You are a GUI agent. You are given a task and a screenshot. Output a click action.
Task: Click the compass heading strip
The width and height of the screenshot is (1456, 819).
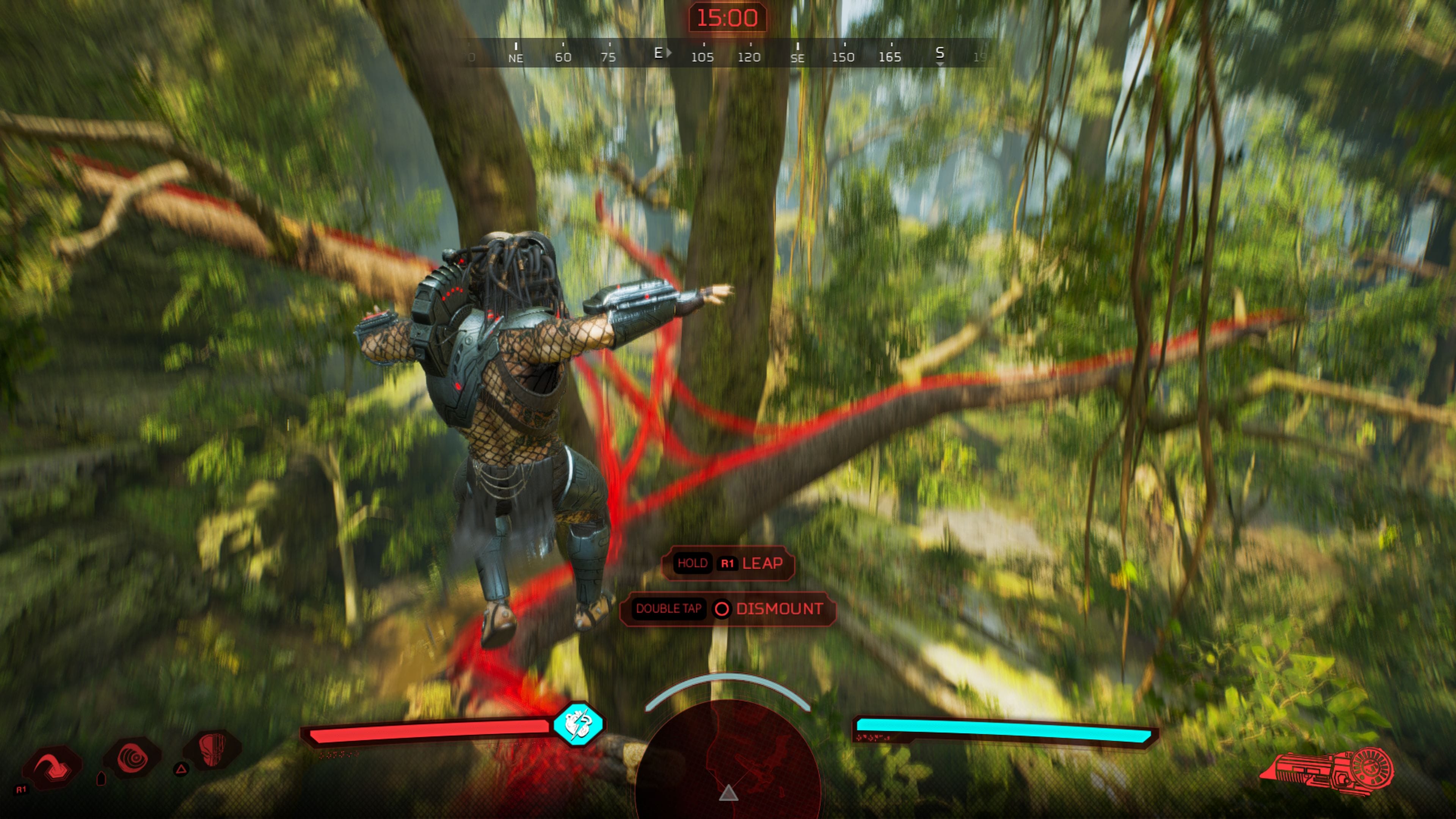[728, 54]
